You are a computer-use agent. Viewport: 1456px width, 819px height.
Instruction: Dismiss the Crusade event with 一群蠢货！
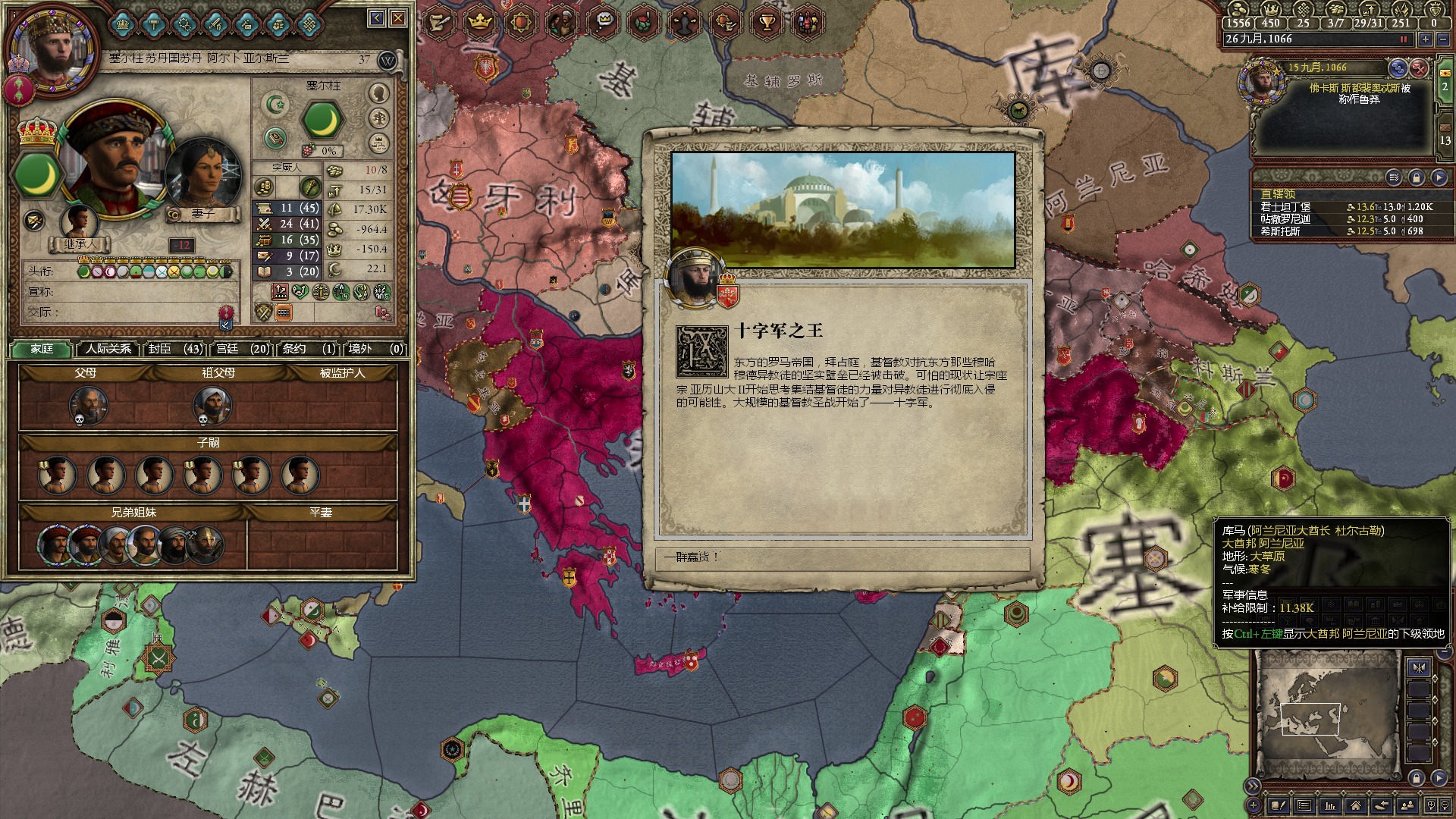tap(842, 557)
